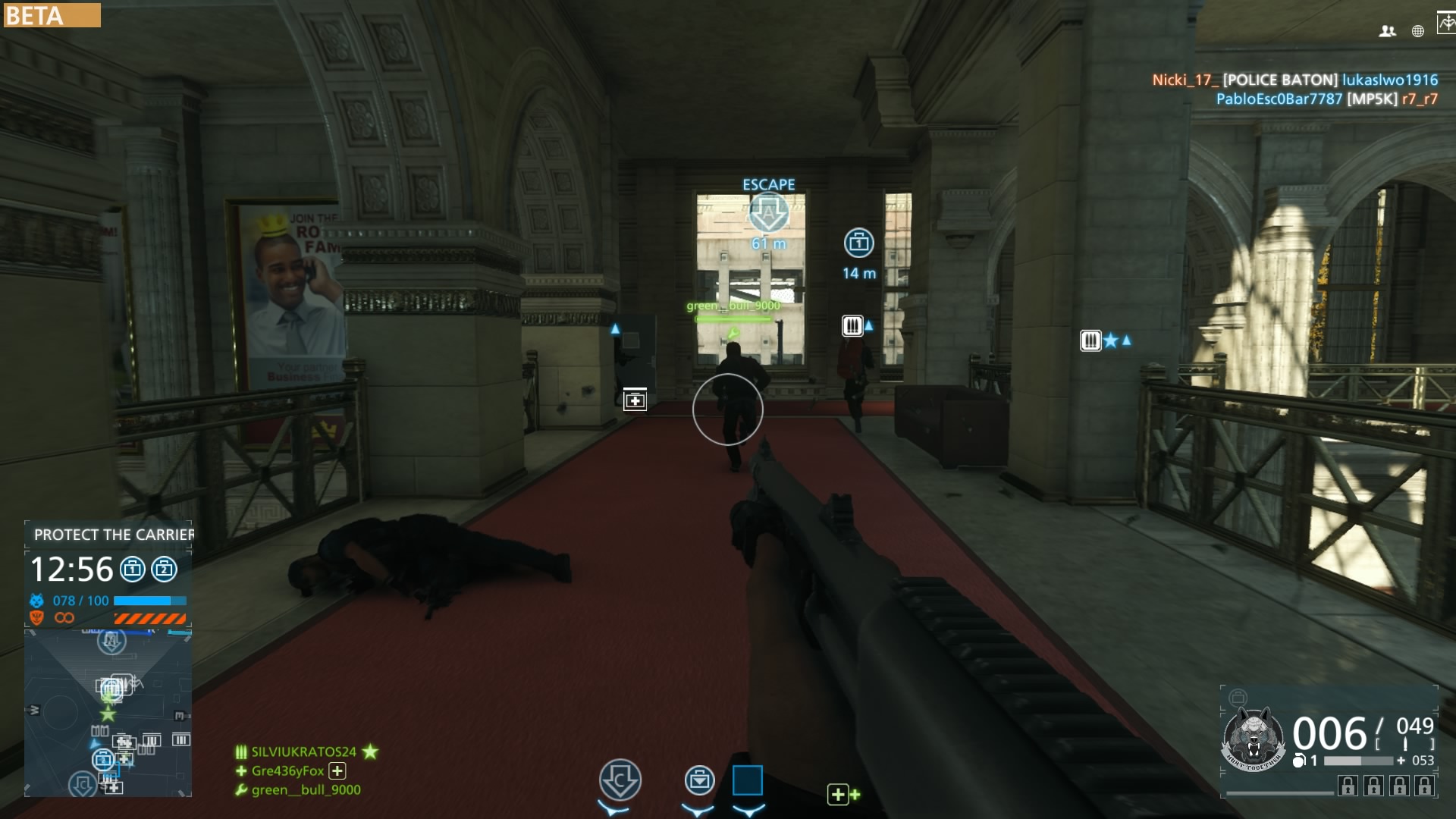
Task: Select Gre436yFox in the squad list
Action: [x=288, y=770]
